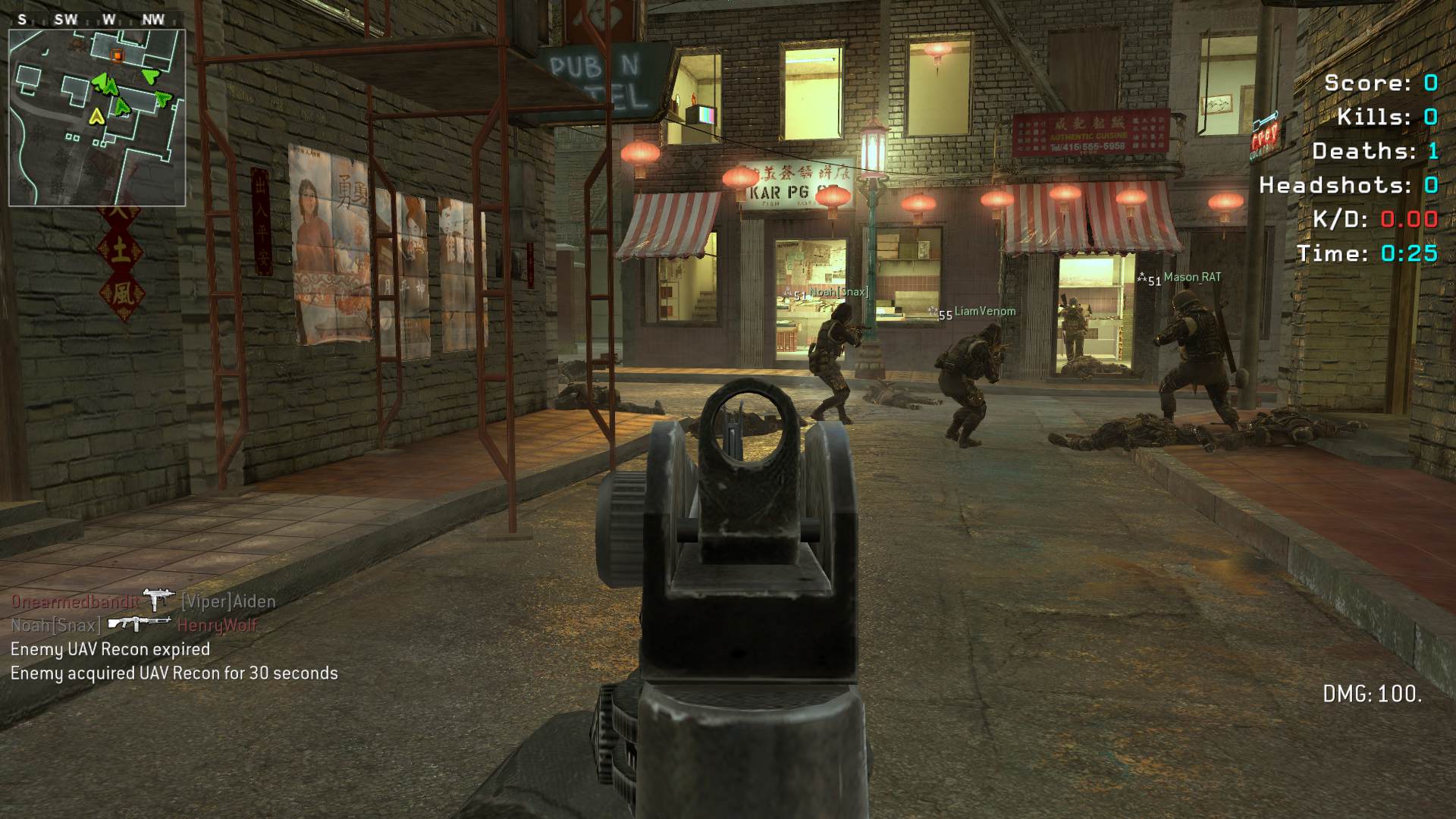
Task: Click the minimap in the corner
Action: [97, 118]
